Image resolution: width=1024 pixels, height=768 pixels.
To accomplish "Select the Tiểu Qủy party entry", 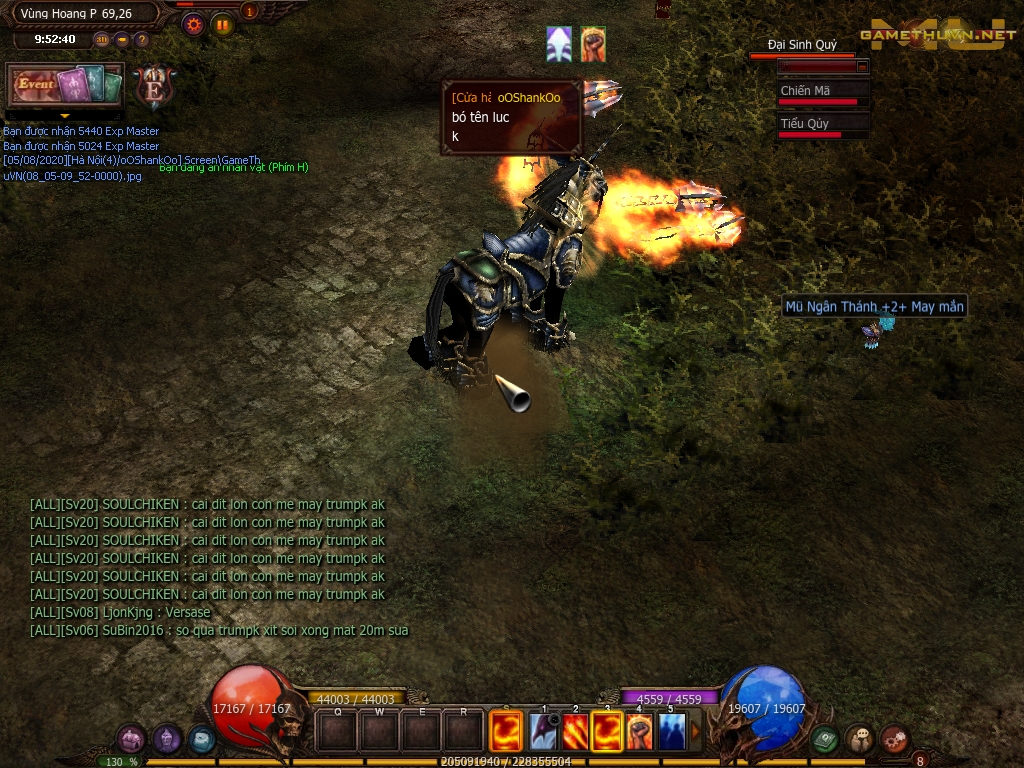I will coord(823,127).
